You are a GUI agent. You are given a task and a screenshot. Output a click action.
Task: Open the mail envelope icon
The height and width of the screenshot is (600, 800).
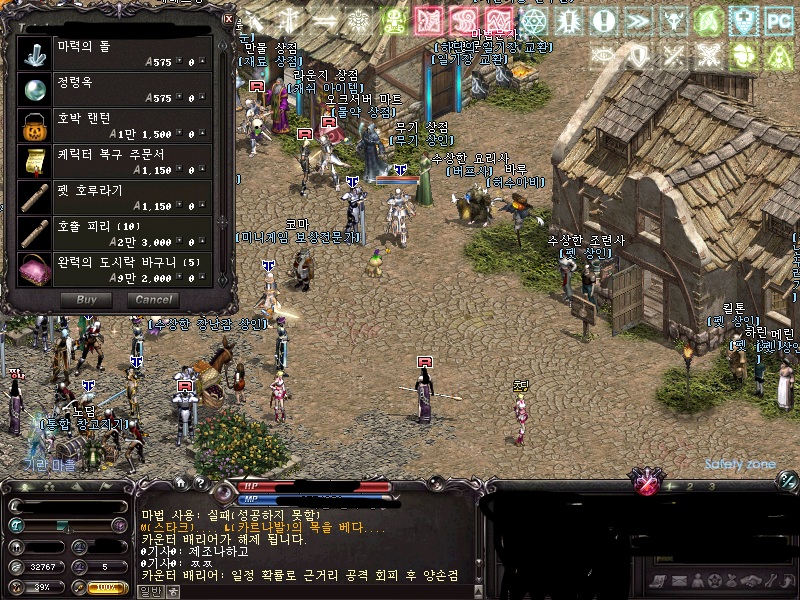(678, 582)
